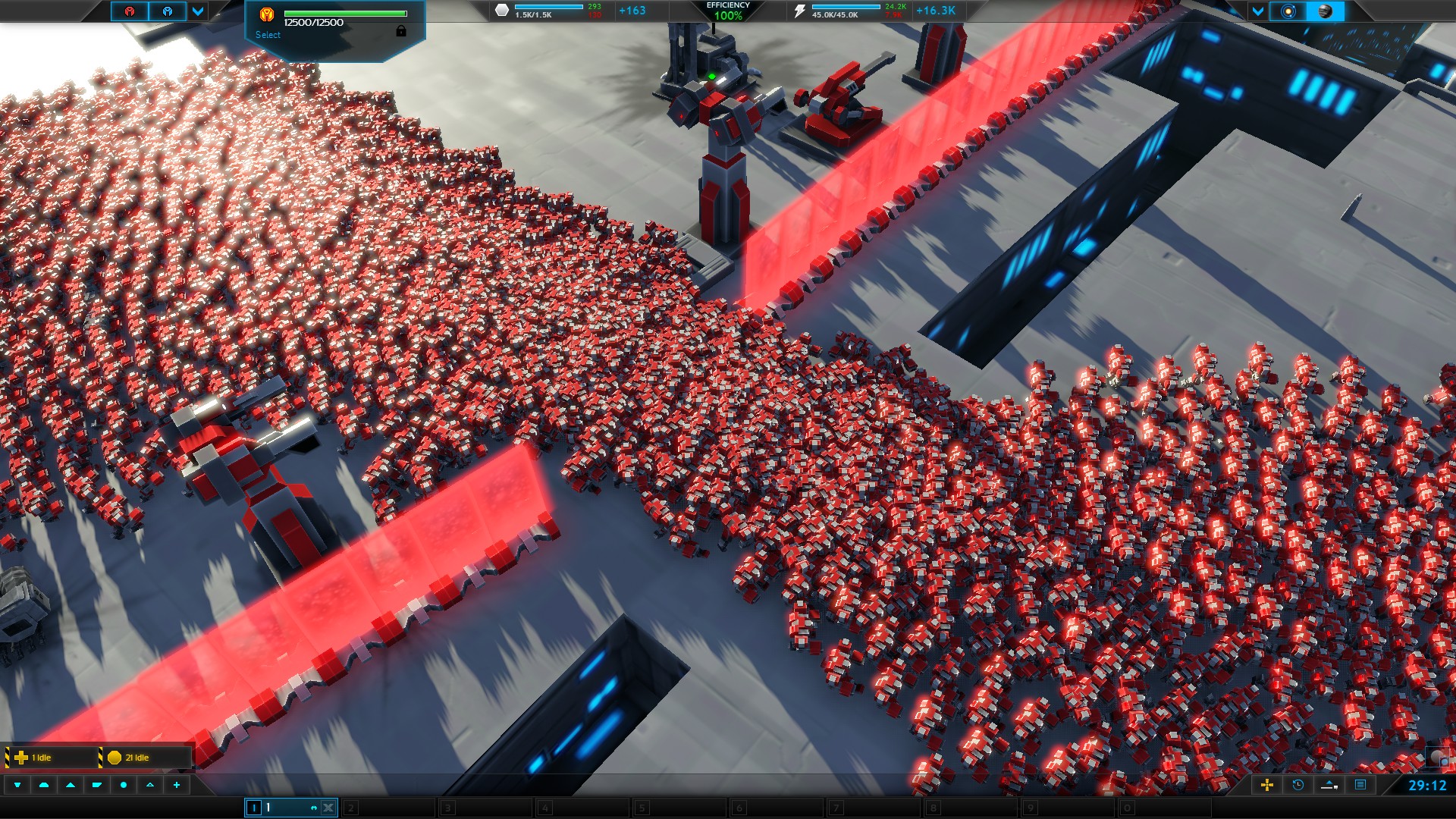Choose the filled circle command icon
The image size is (1456, 819).
pyautogui.click(x=124, y=785)
